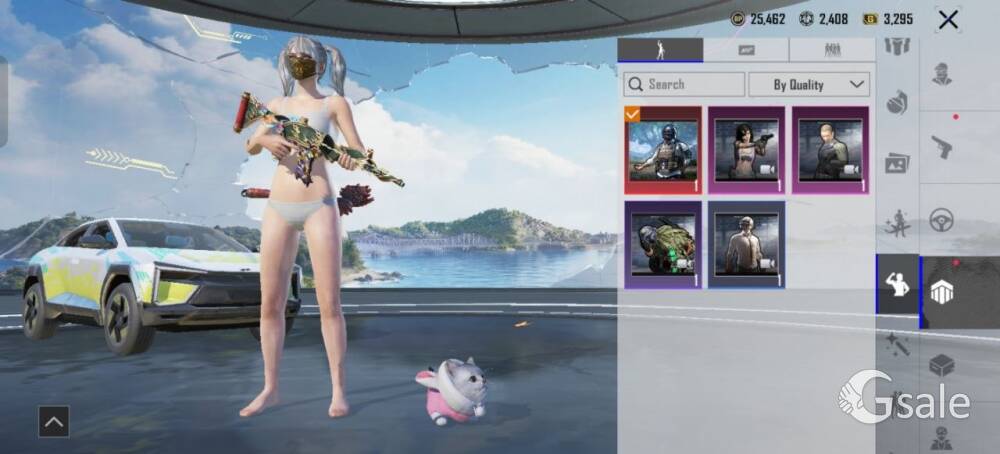
Task: Open the box crate category
Action: (x=941, y=366)
